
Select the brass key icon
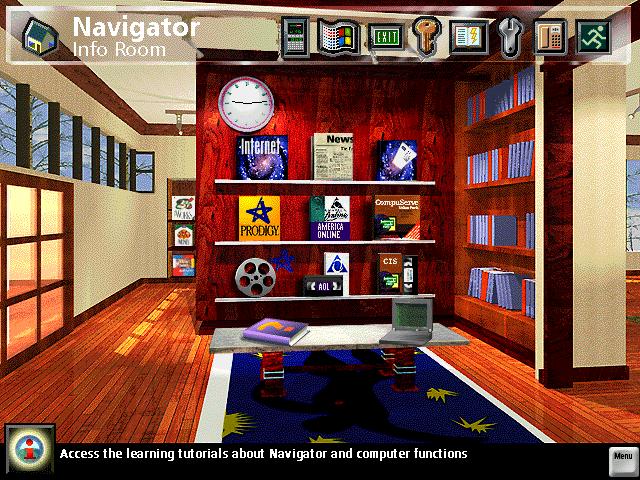424,36
